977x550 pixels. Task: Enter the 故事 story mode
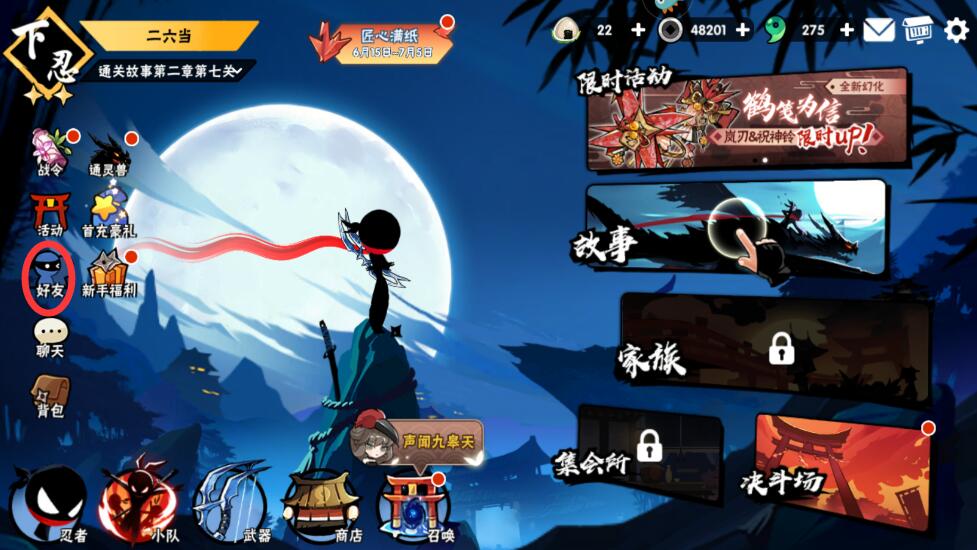(735, 228)
